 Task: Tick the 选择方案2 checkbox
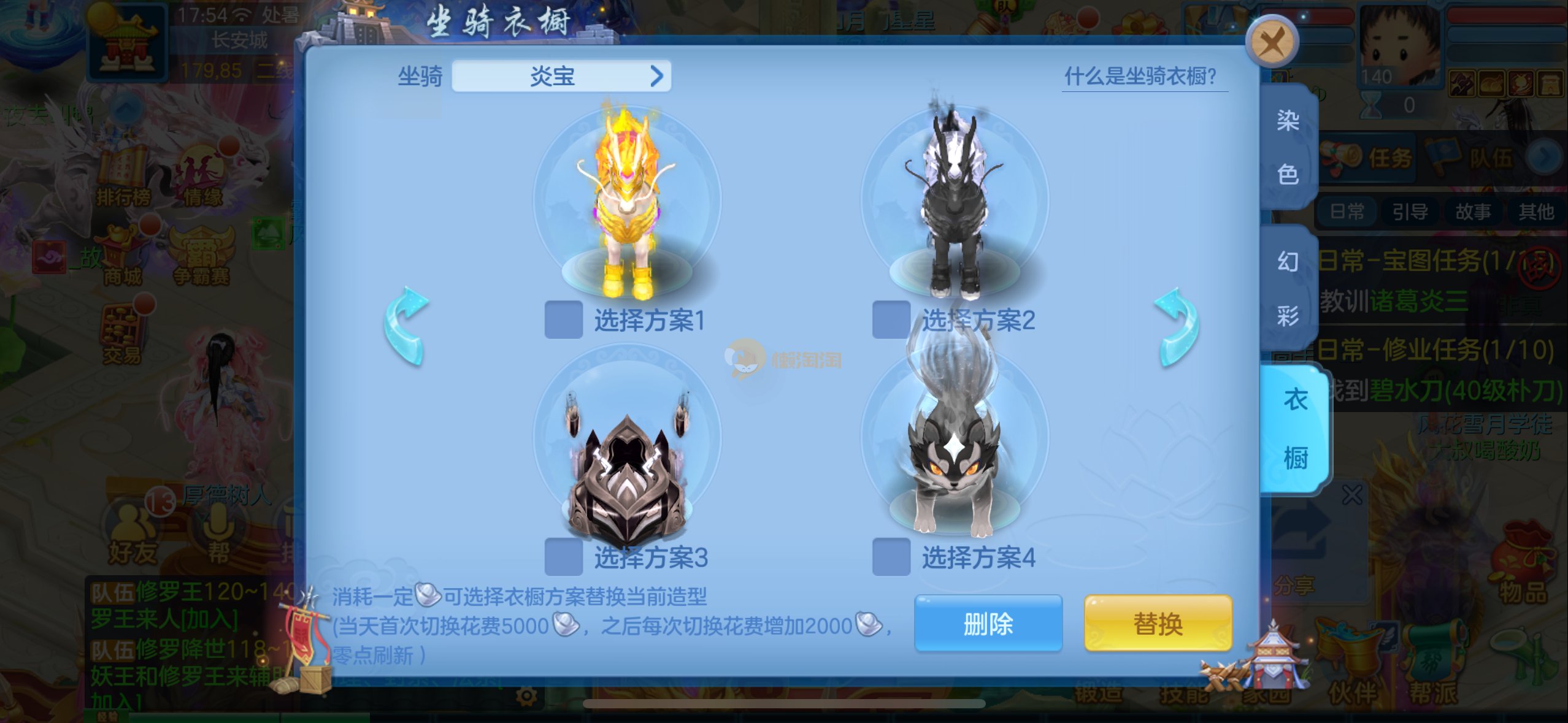tap(891, 319)
